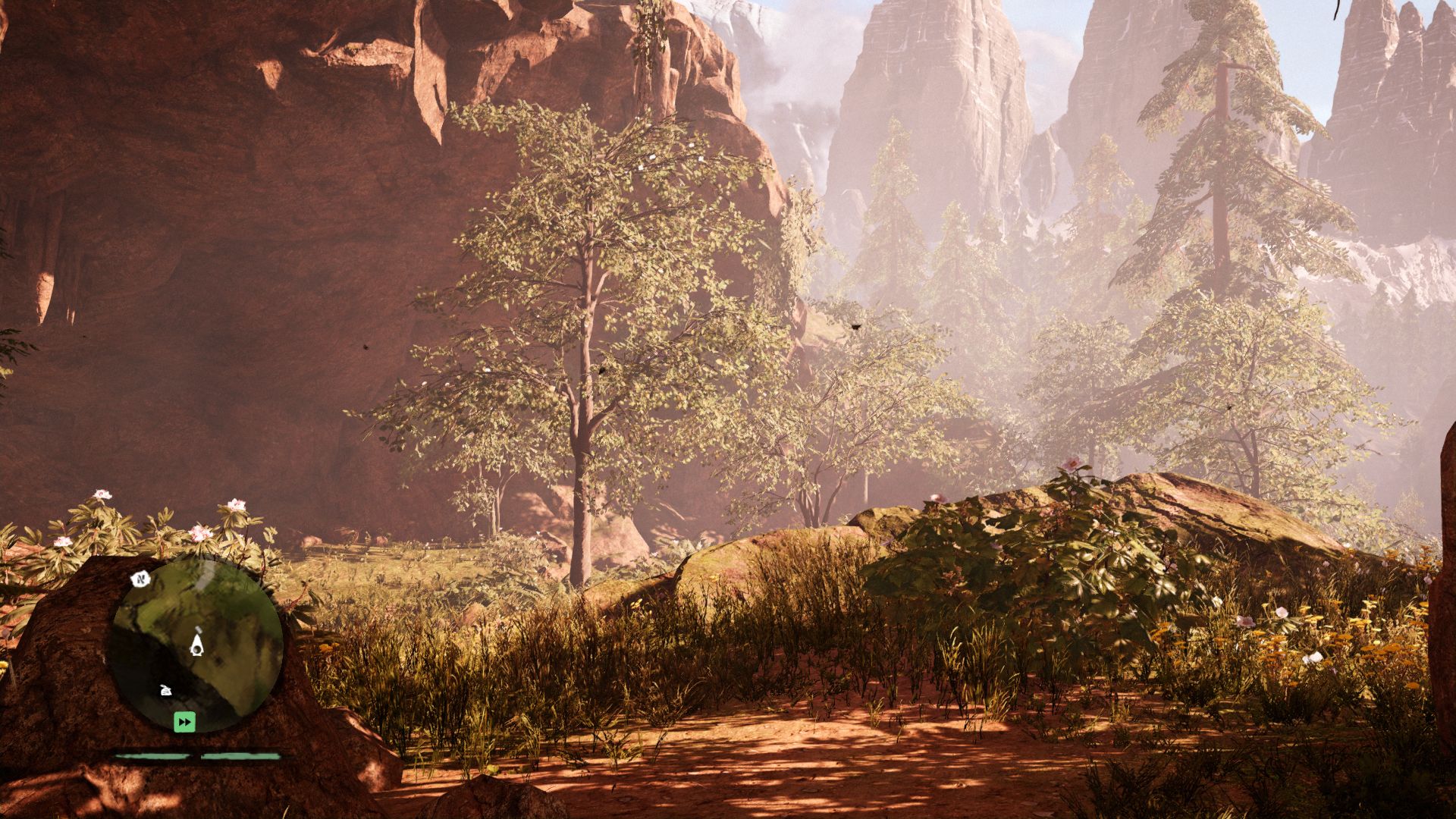Viewport: 1456px width, 819px height.
Task: Select the hare tracking icon on the minimap
Action: [x=166, y=690]
